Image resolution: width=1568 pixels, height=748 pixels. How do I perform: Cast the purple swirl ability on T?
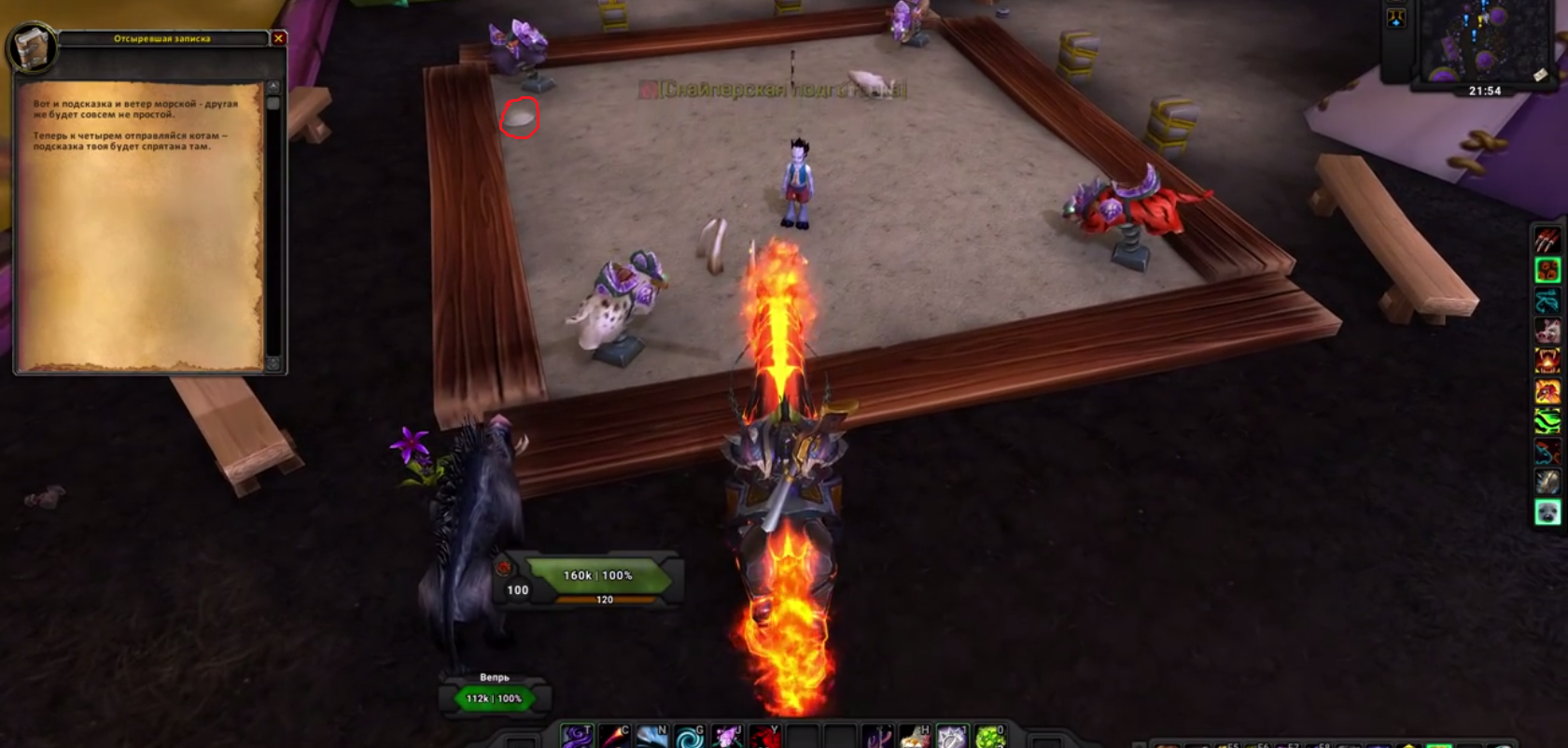click(576, 737)
